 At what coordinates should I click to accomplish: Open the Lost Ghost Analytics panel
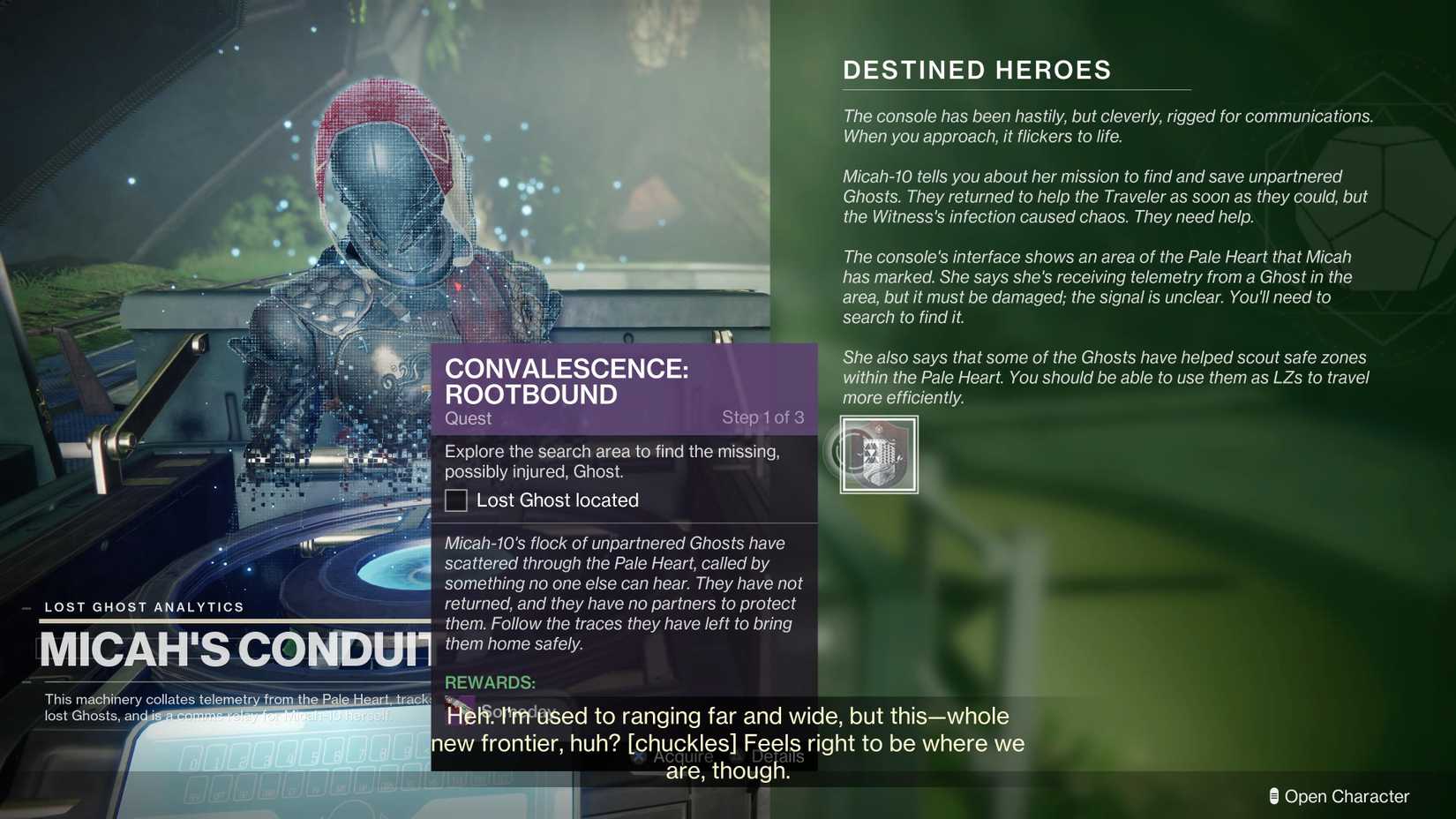click(x=144, y=607)
